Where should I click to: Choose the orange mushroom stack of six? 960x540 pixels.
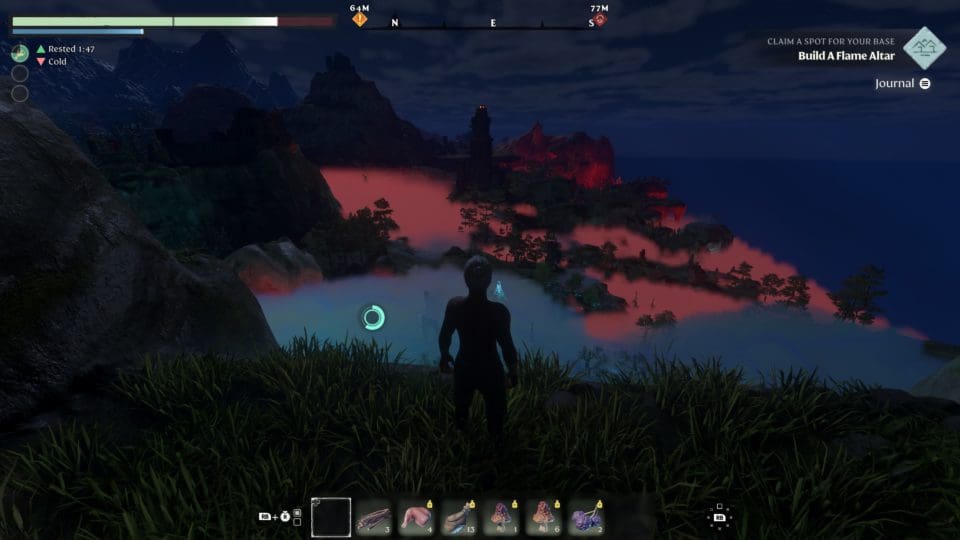point(545,517)
